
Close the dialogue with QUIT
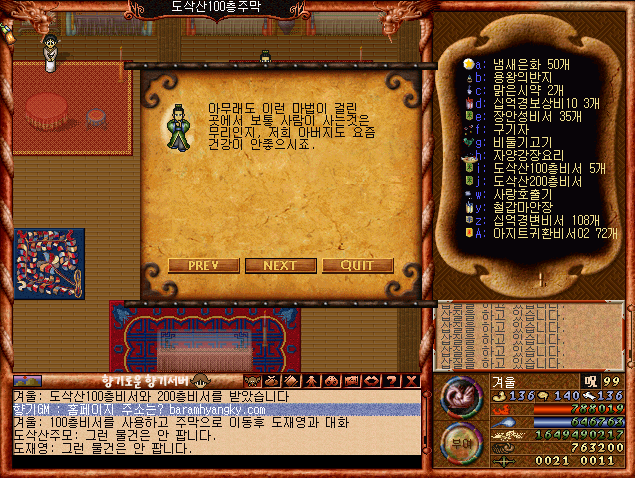(357, 266)
